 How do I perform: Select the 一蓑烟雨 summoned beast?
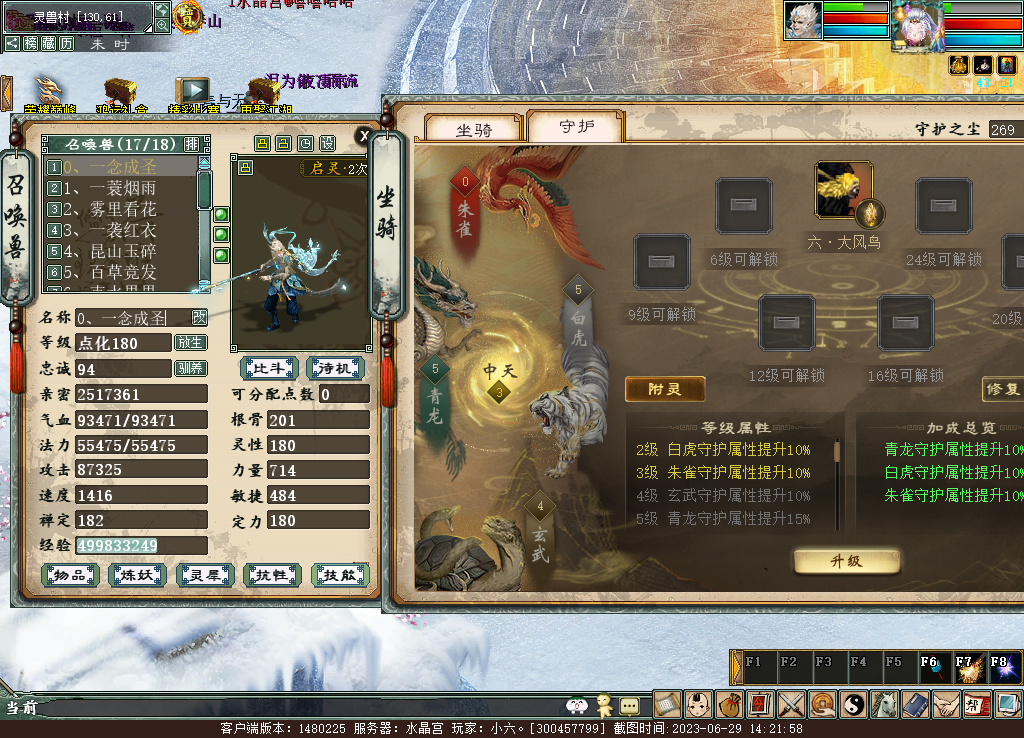(121, 188)
